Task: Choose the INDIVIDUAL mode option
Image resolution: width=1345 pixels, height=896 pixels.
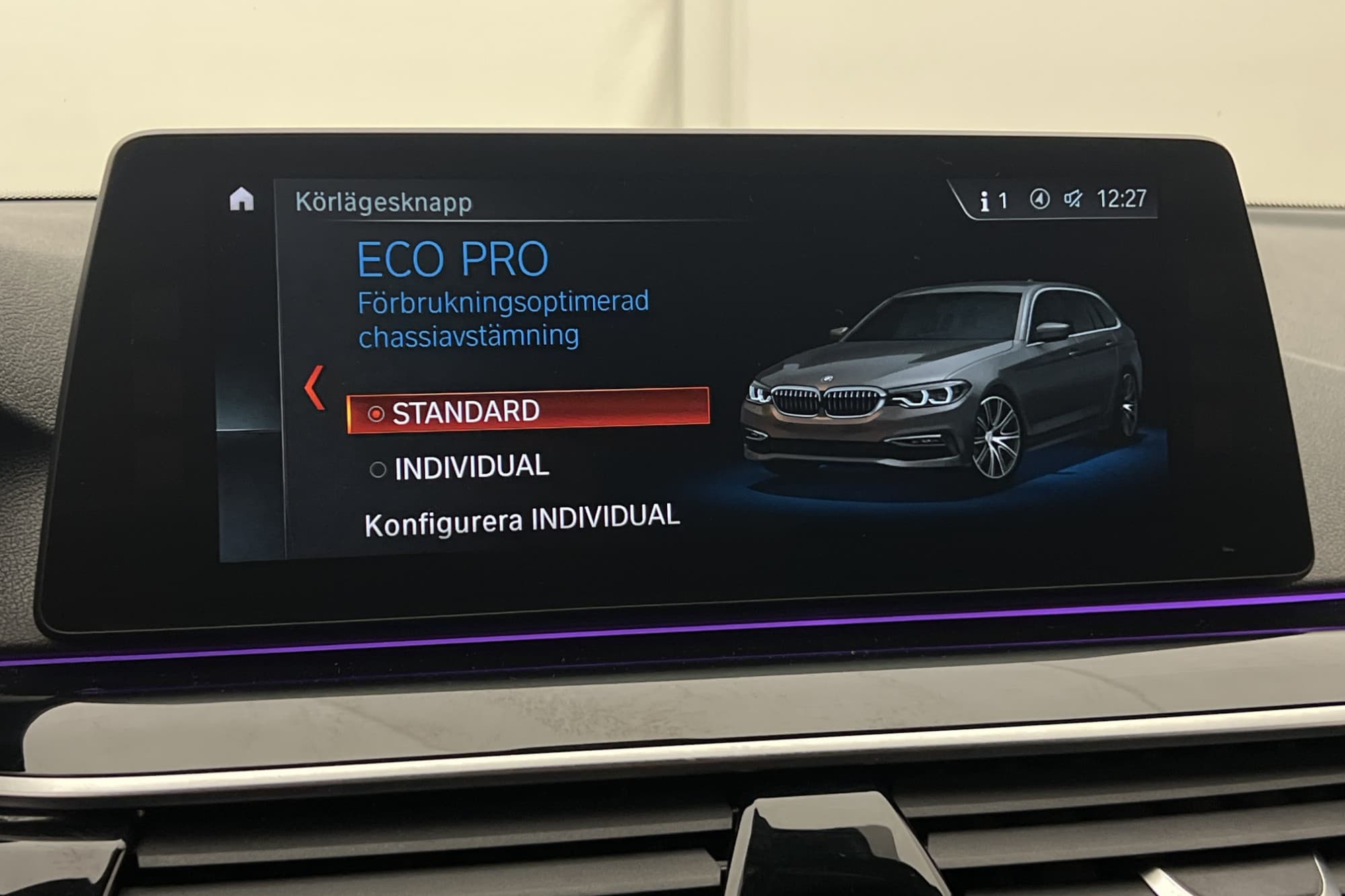Action: pos(471,467)
